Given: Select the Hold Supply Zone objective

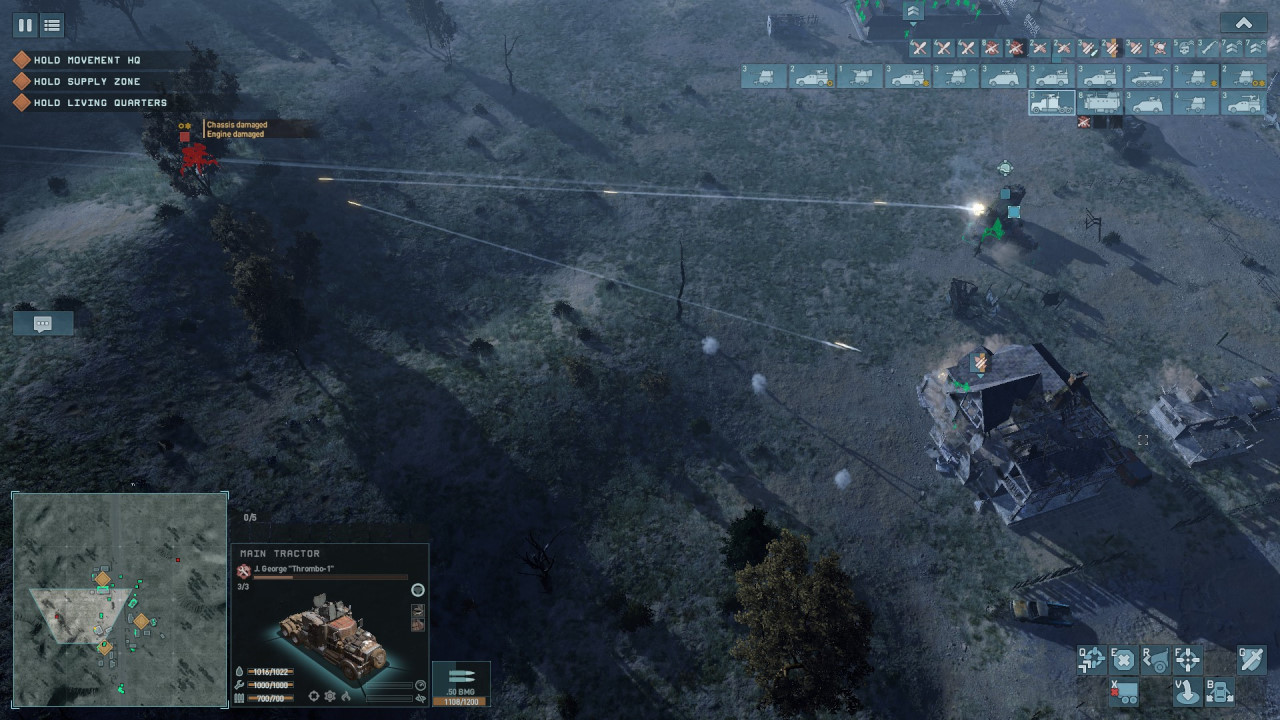Looking at the screenshot, I should (x=87, y=81).
